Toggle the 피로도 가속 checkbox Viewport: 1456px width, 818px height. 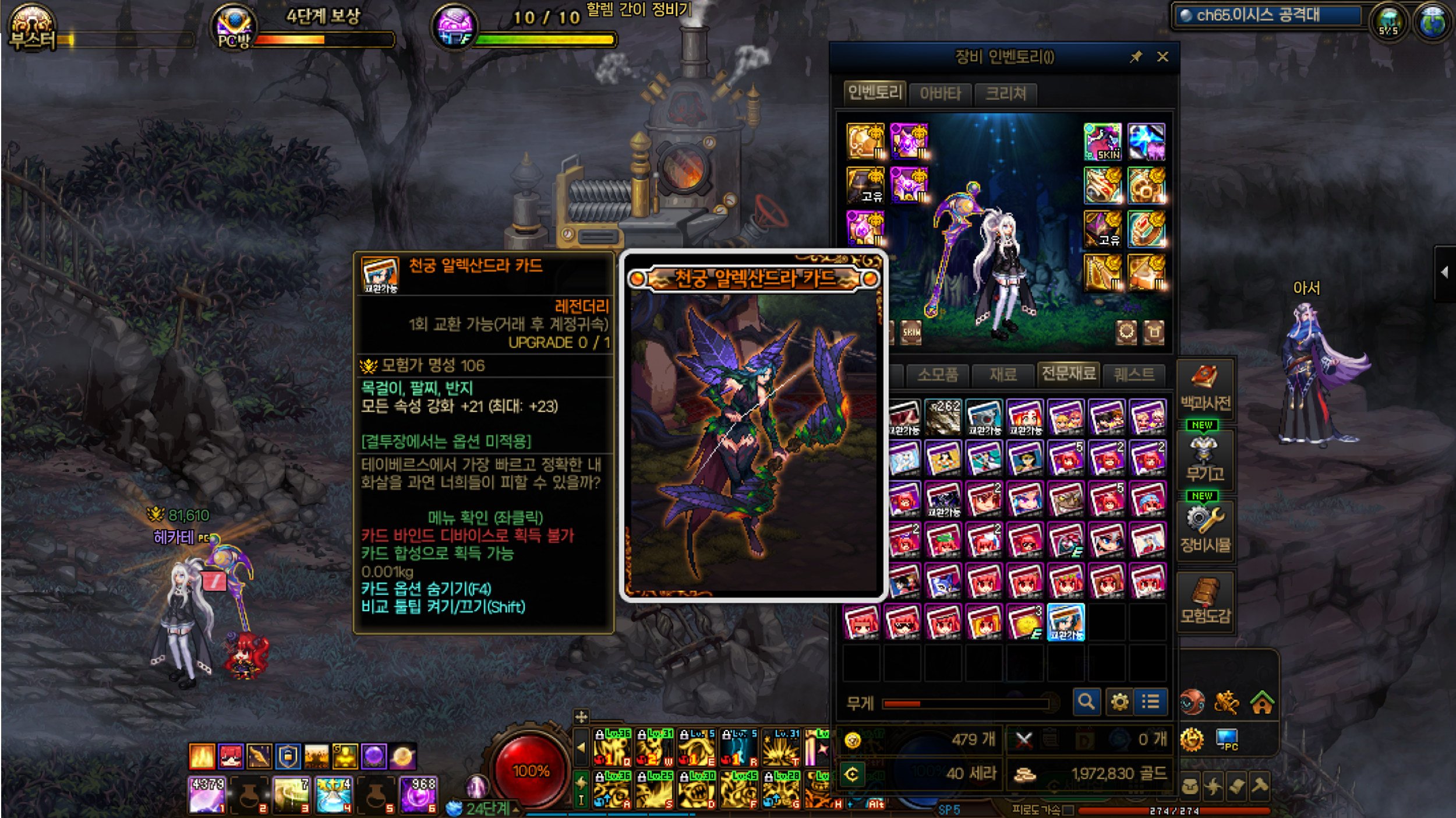[1068, 810]
